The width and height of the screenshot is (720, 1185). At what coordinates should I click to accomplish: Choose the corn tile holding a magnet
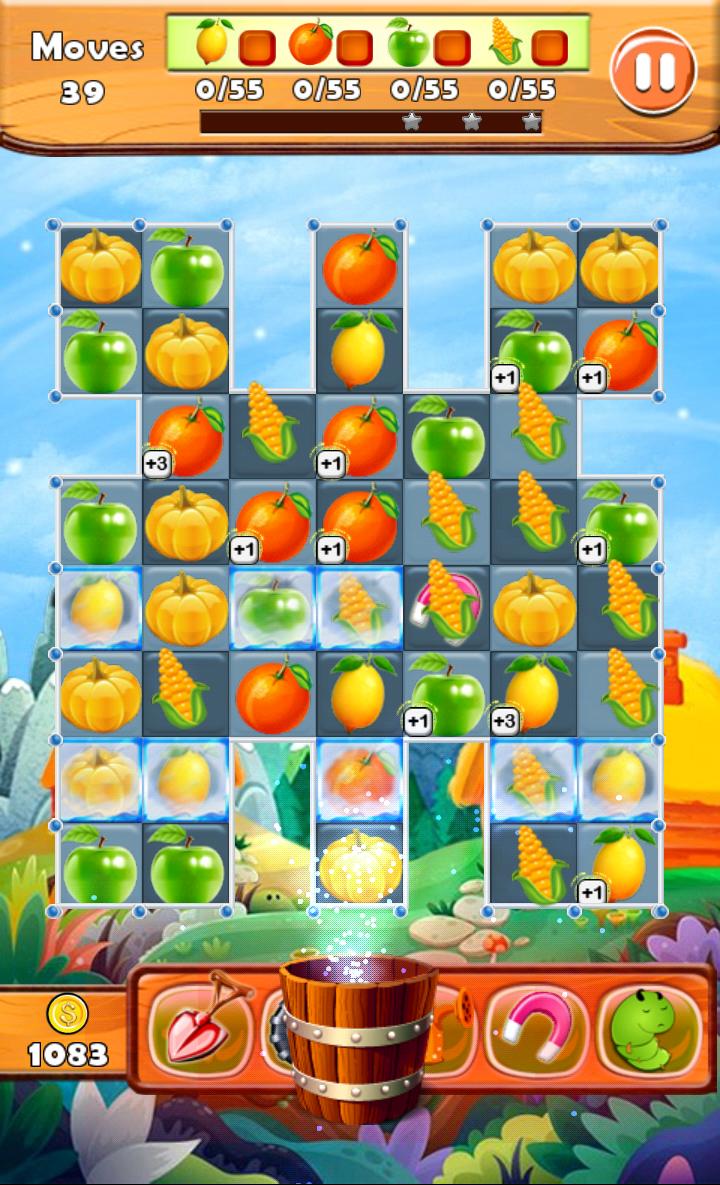(447, 607)
